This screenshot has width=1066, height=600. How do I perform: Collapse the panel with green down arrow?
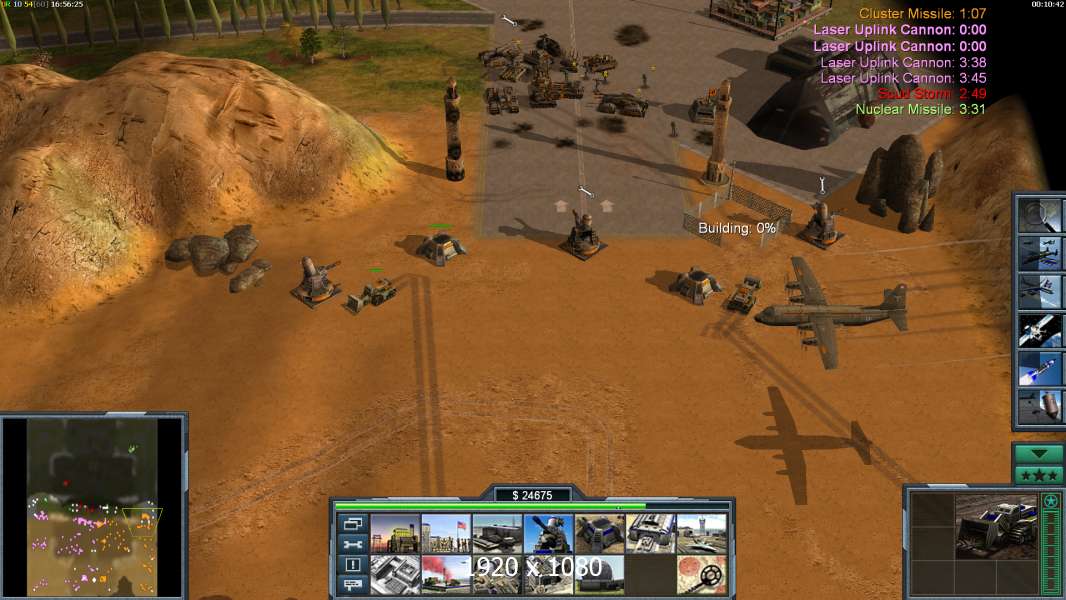click(1038, 454)
